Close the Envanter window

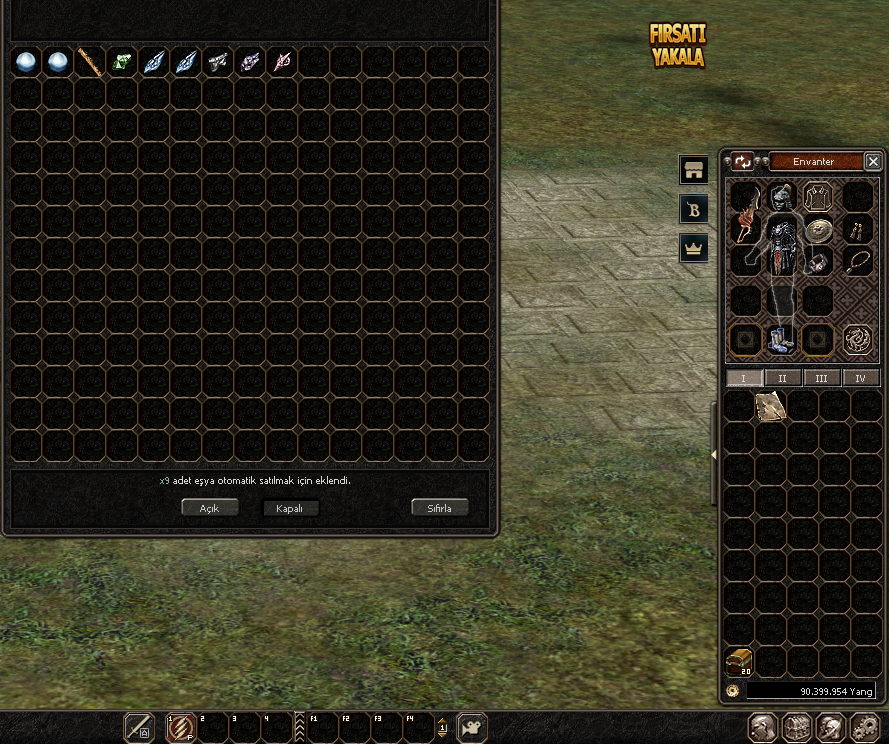pyautogui.click(x=873, y=162)
